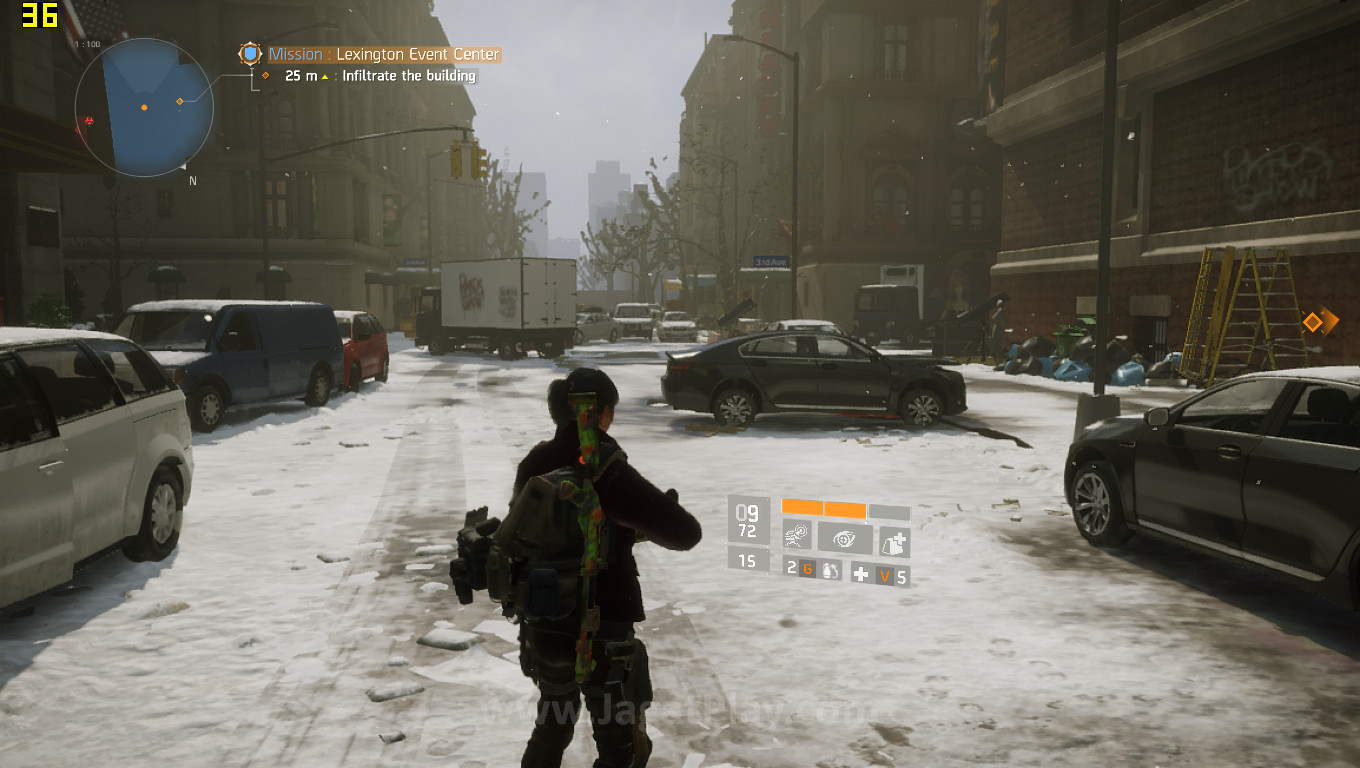Image resolution: width=1360 pixels, height=768 pixels.
Task: Use the medkit cross icon
Action: [x=860, y=574]
